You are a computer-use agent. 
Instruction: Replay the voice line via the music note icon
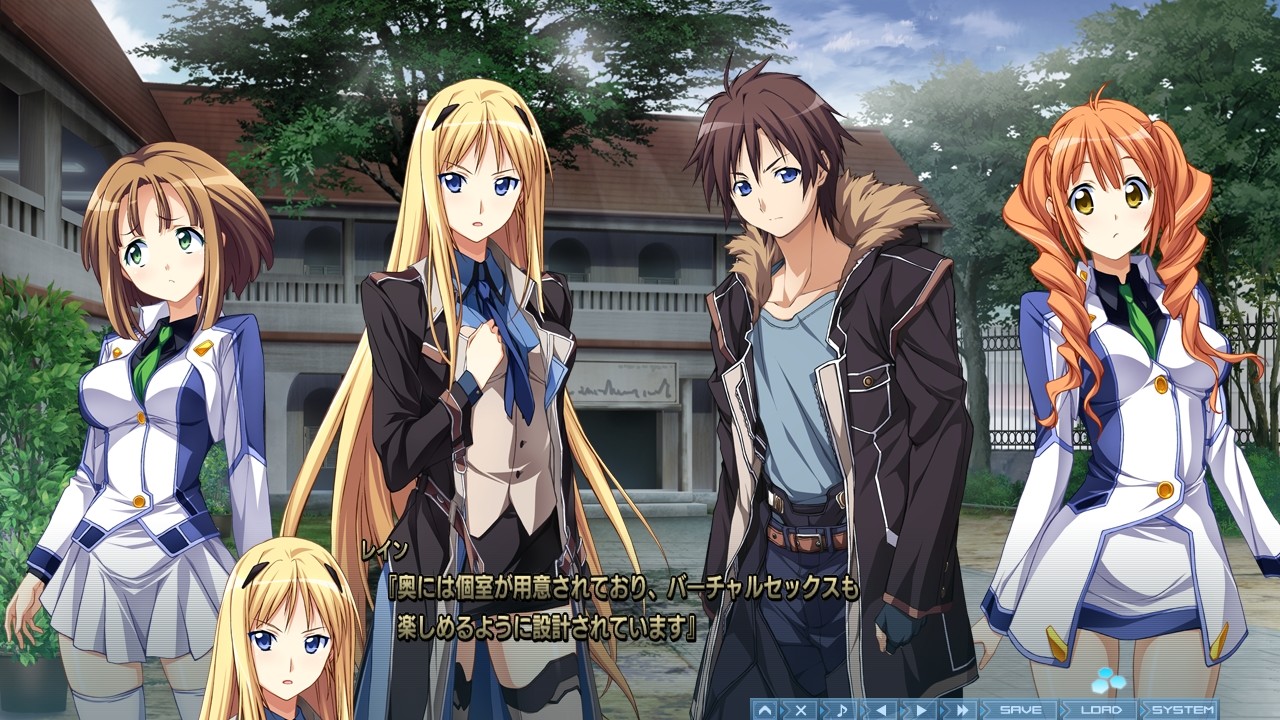click(842, 708)
